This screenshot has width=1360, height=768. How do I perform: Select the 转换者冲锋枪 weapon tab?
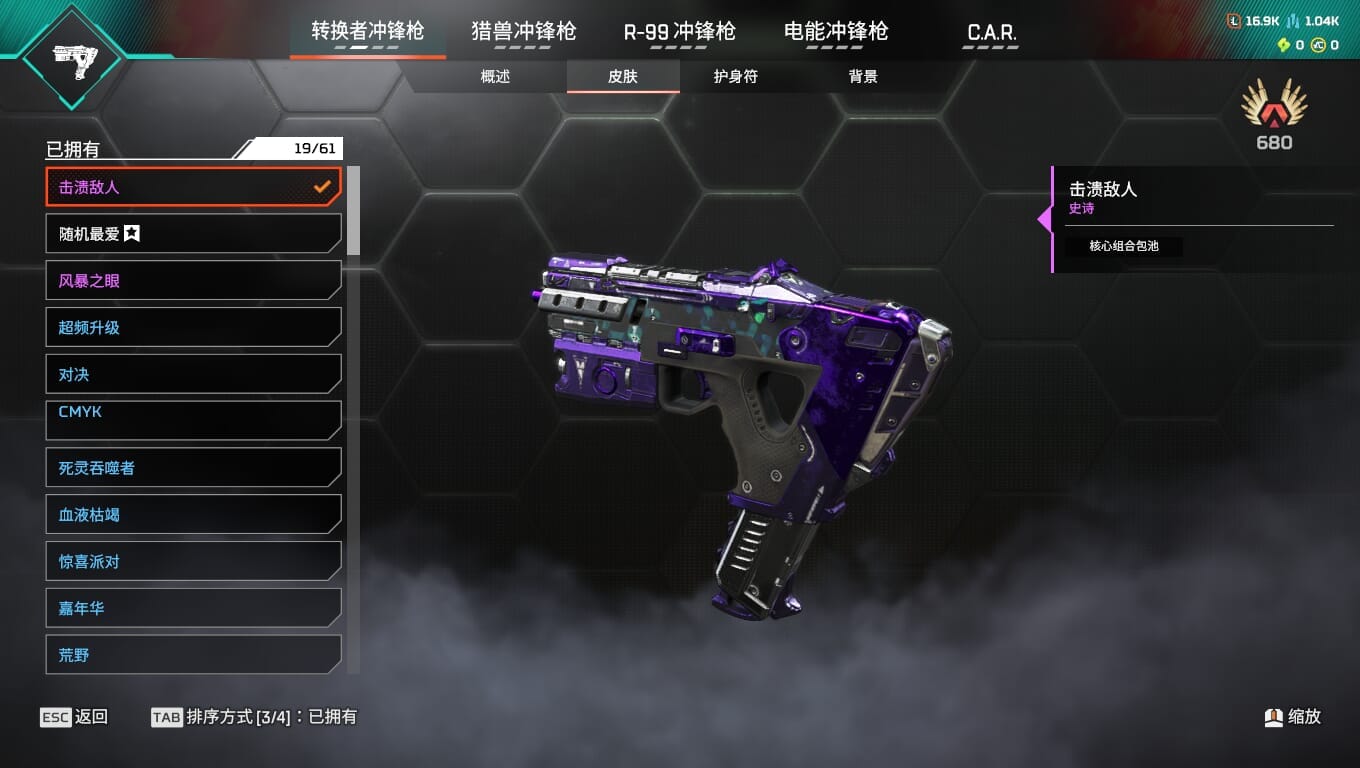click(x=367, y=32)
